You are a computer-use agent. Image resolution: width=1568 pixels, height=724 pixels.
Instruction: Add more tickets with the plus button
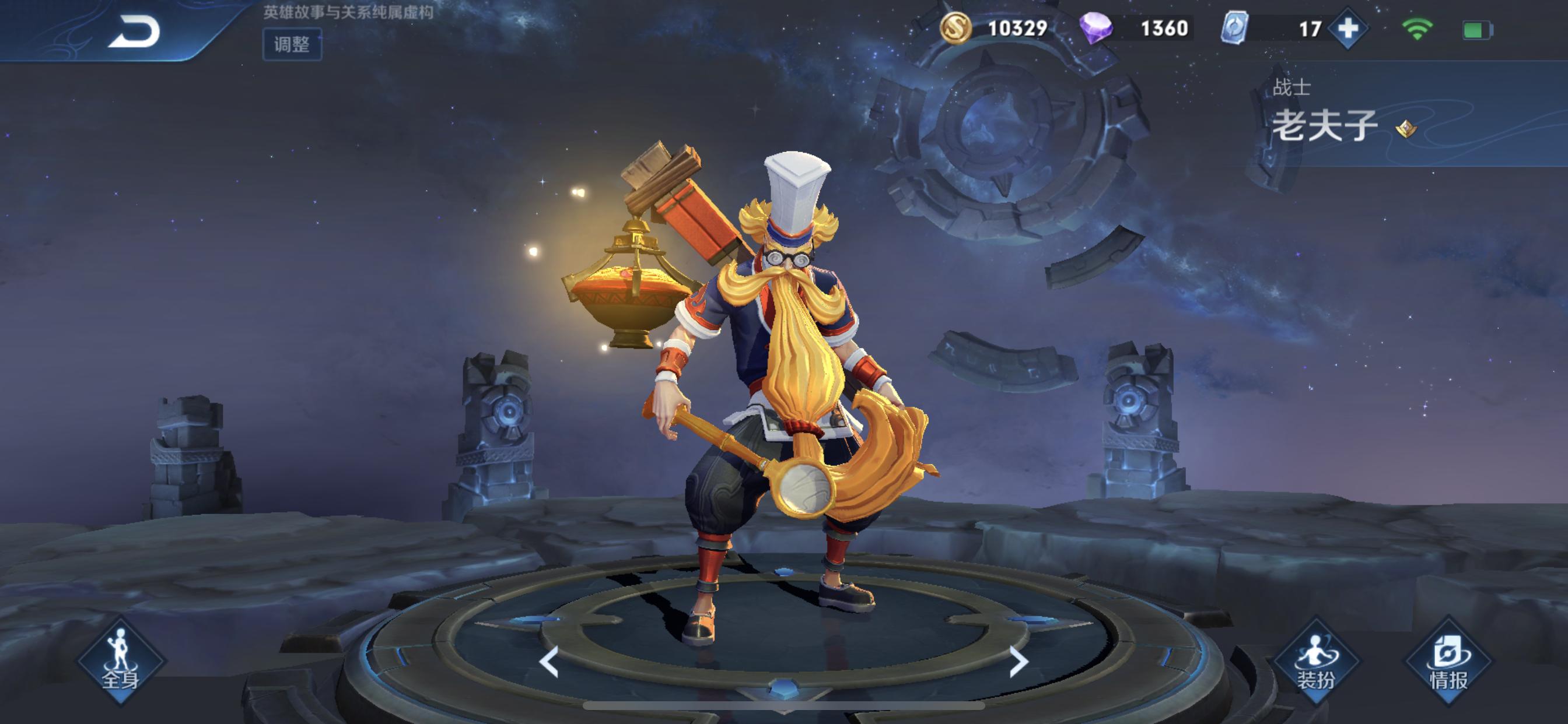[1347, 29]
